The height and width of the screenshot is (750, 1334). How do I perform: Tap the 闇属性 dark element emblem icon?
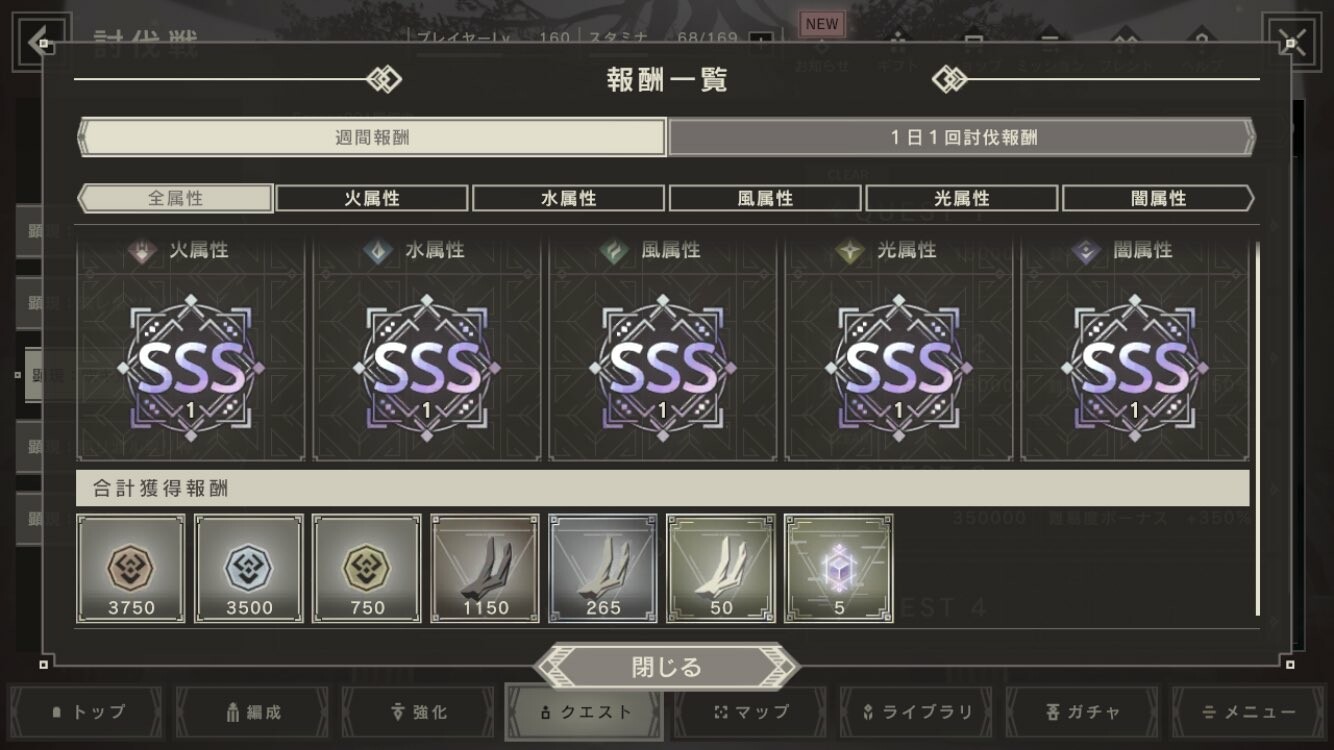tap(1085, 251)
